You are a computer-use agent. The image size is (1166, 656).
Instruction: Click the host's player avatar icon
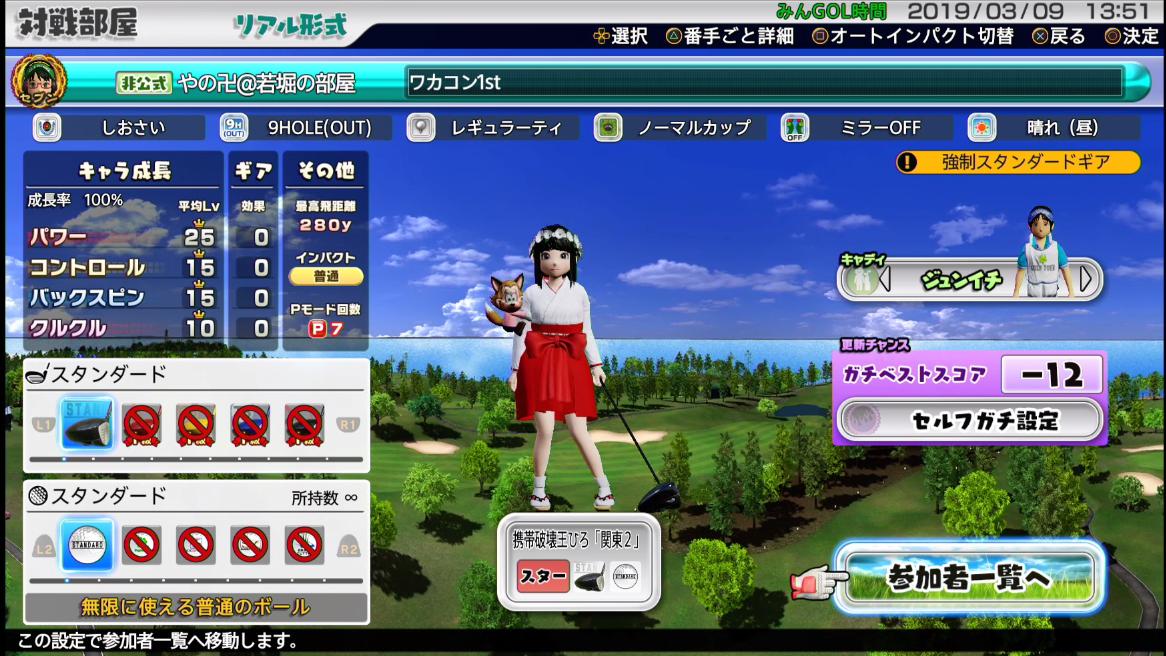point(39,82)
